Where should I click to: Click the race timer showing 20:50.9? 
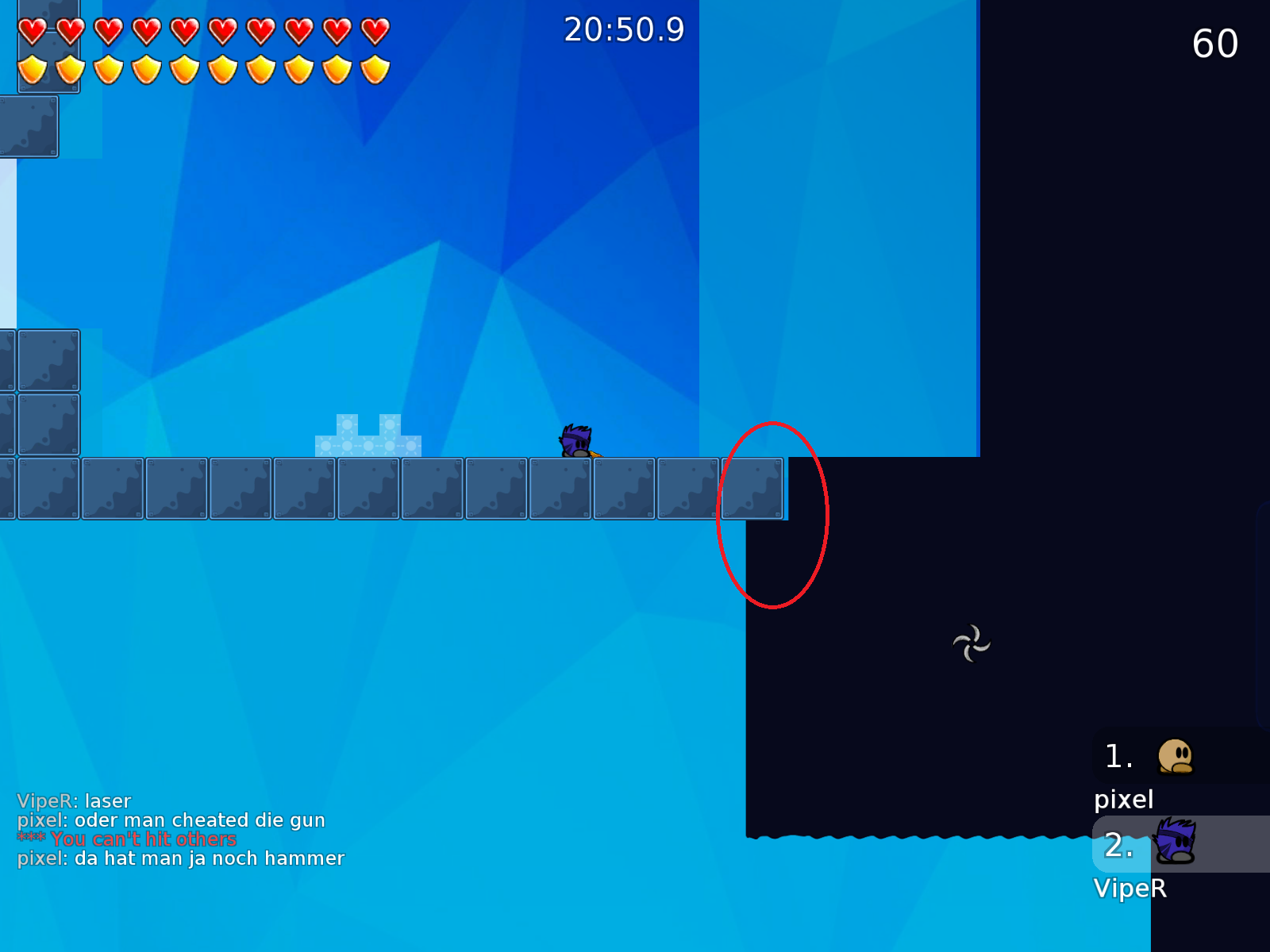[x=623, y=30]
